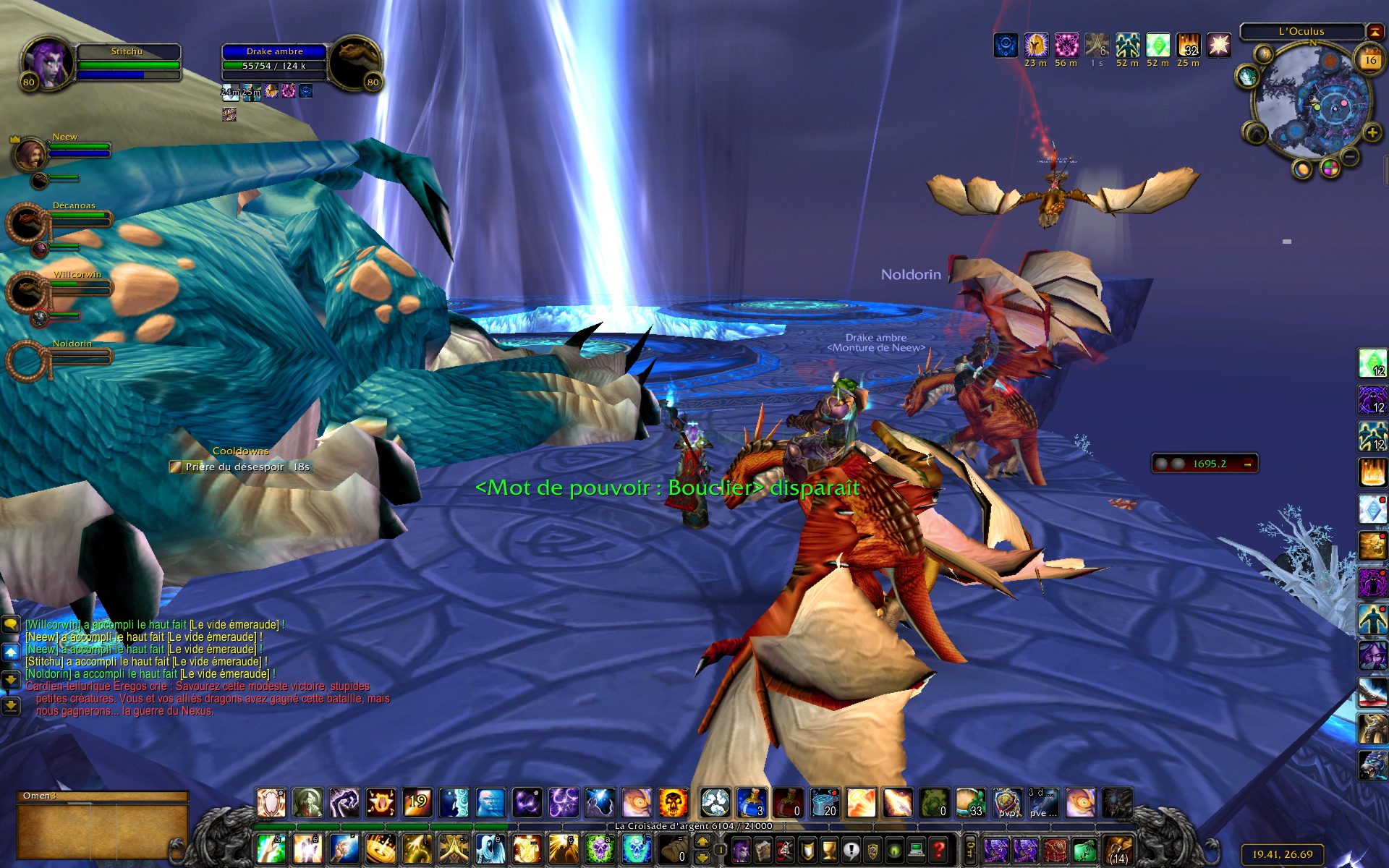The image size is (1389, 868).
Task: Click the golden helmet buff icon
Action: [1036, 45]
